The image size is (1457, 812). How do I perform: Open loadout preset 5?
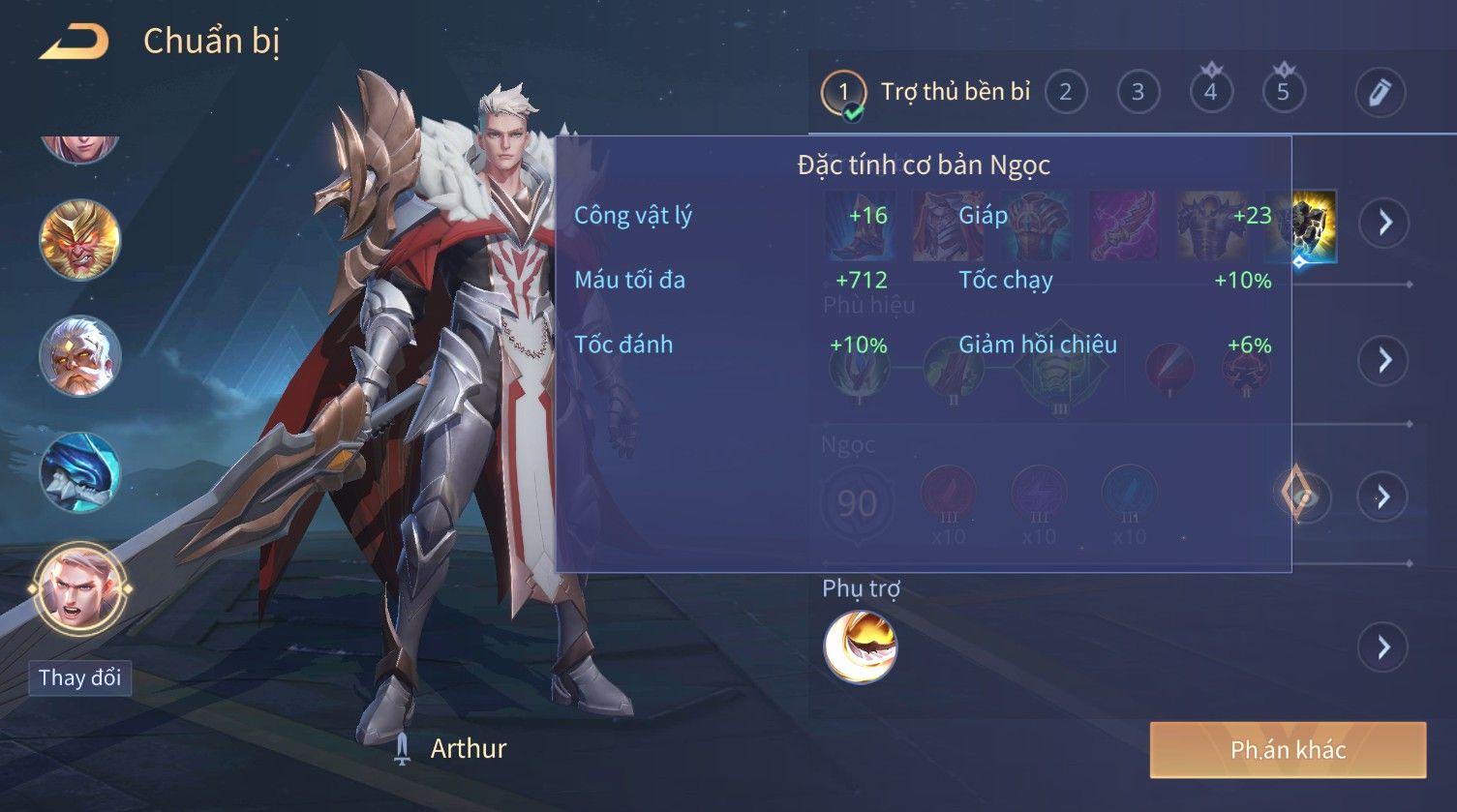[x=1283, y=92]
